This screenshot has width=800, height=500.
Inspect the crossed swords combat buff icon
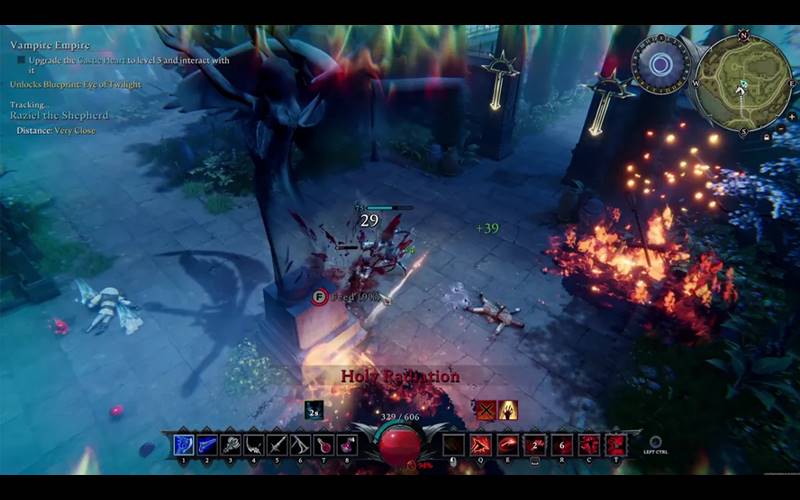[x=485, y=409]
